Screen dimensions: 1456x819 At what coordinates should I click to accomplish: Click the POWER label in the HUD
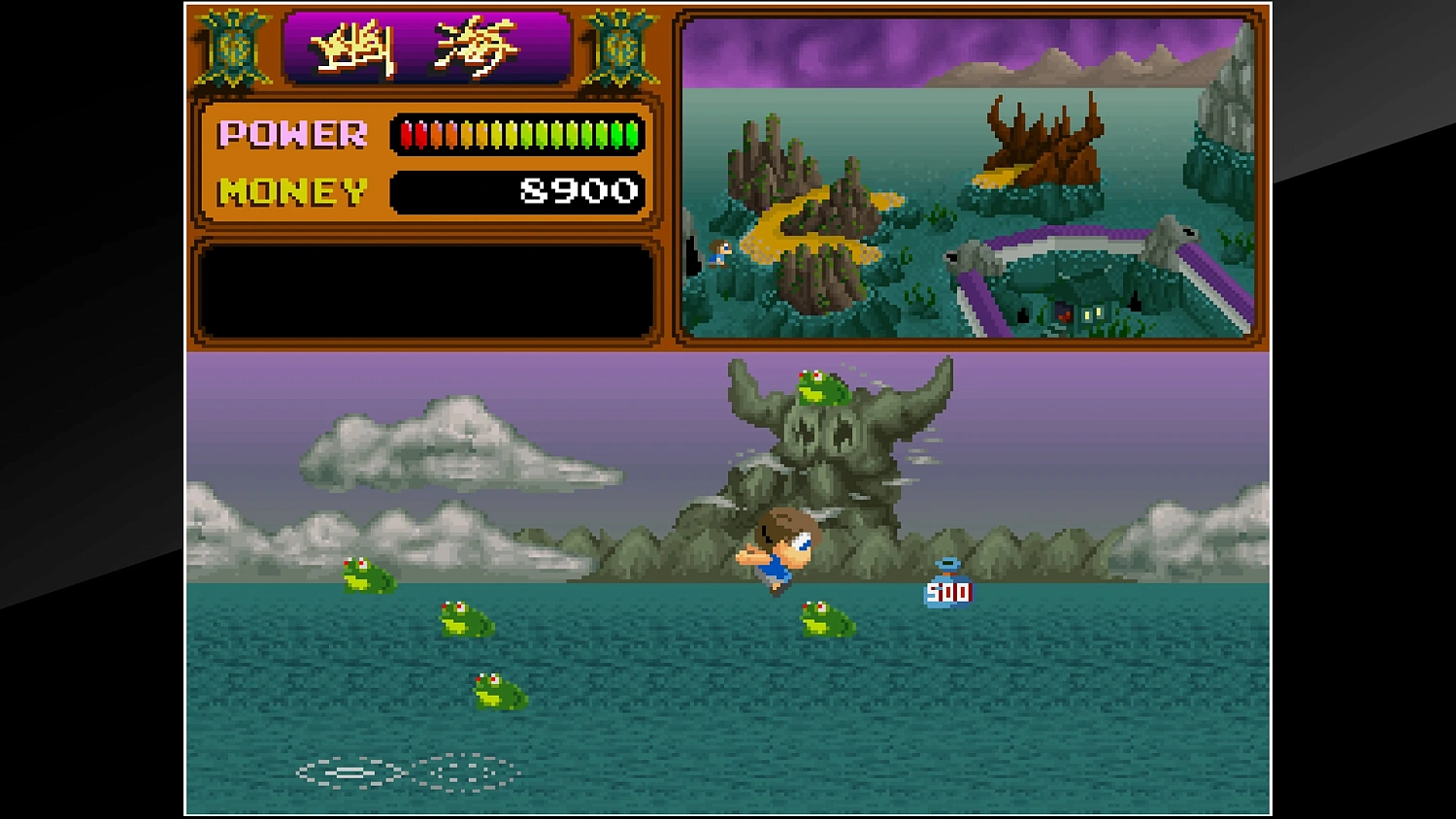291,133
